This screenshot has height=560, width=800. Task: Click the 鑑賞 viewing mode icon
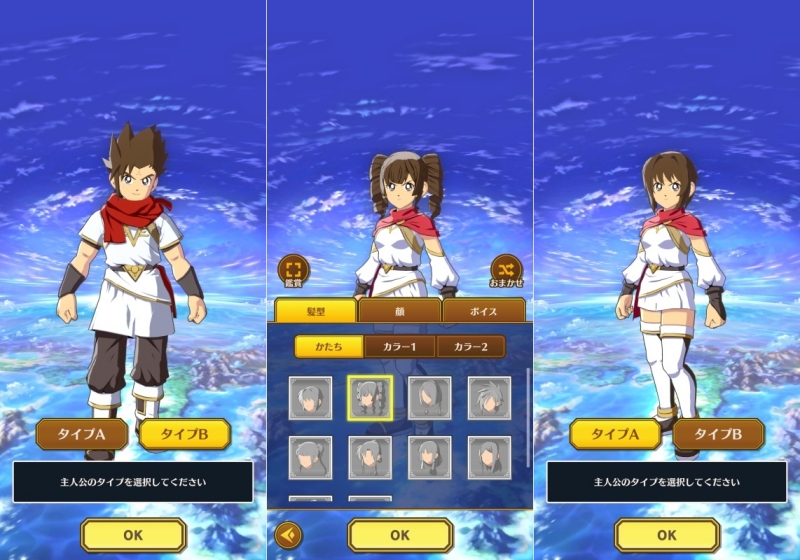293,270
